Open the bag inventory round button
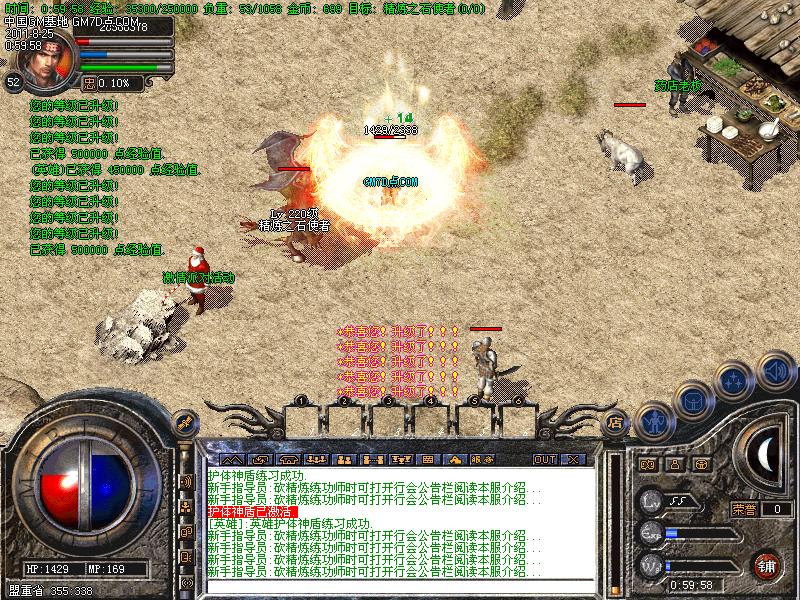This screenshot has width=800, height=600. (692, 401)
